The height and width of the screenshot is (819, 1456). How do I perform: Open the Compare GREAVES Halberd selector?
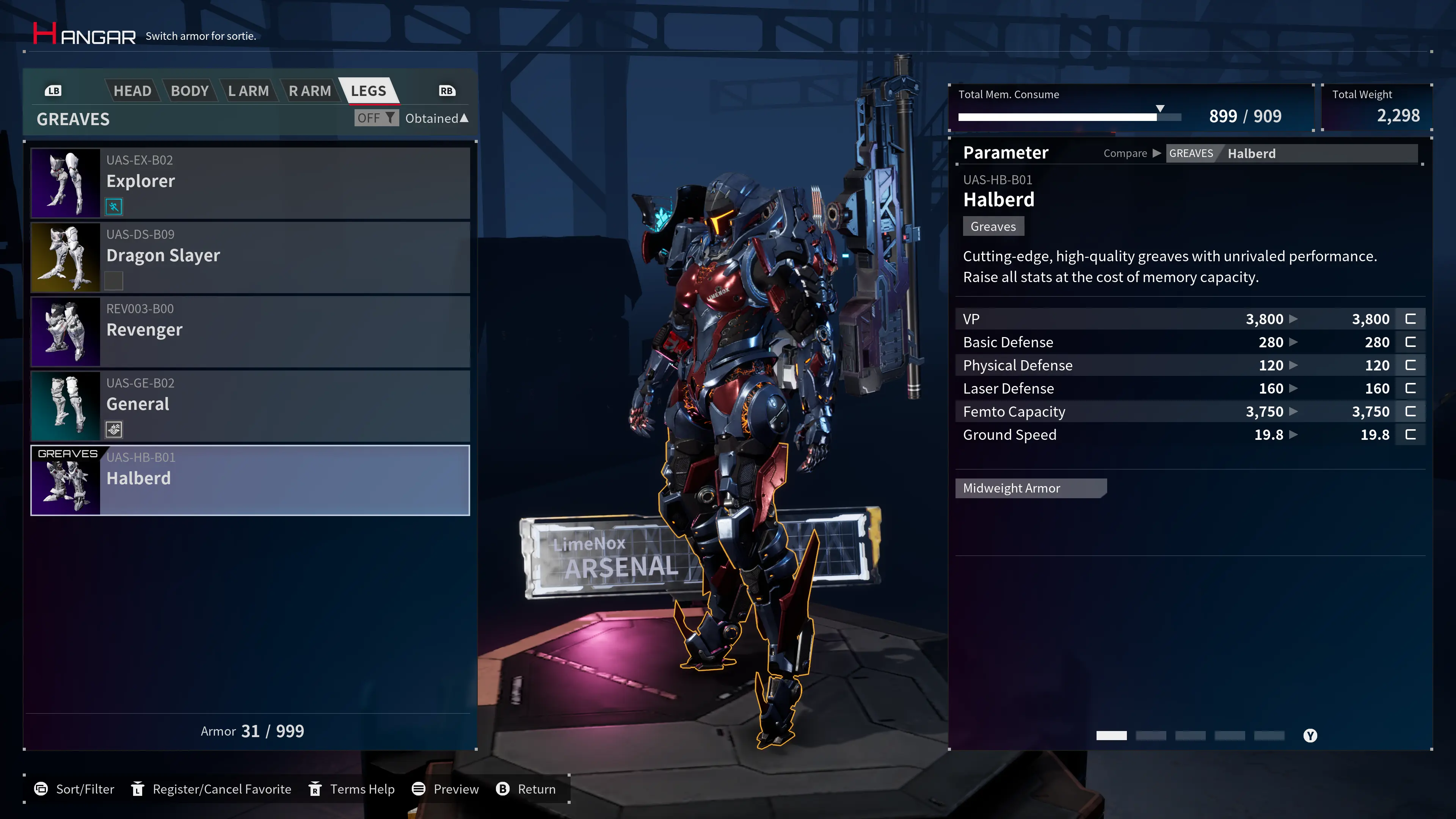(1291, 153)
